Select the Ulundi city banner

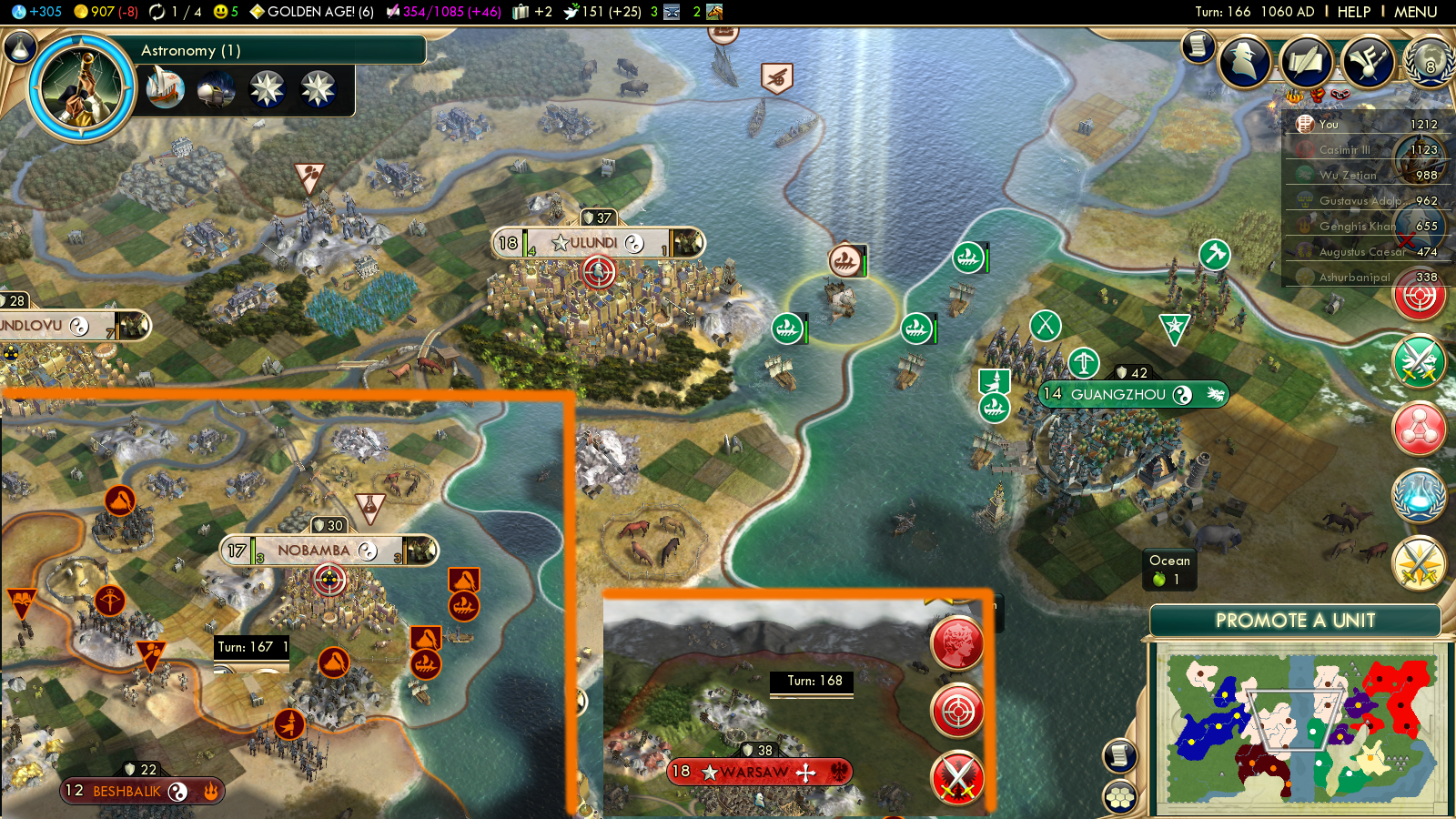(x=594, y=243)
